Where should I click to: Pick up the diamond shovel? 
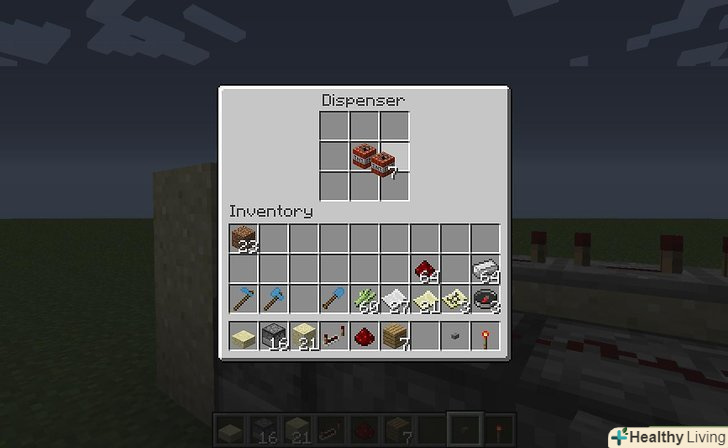[x=334, y=299]
